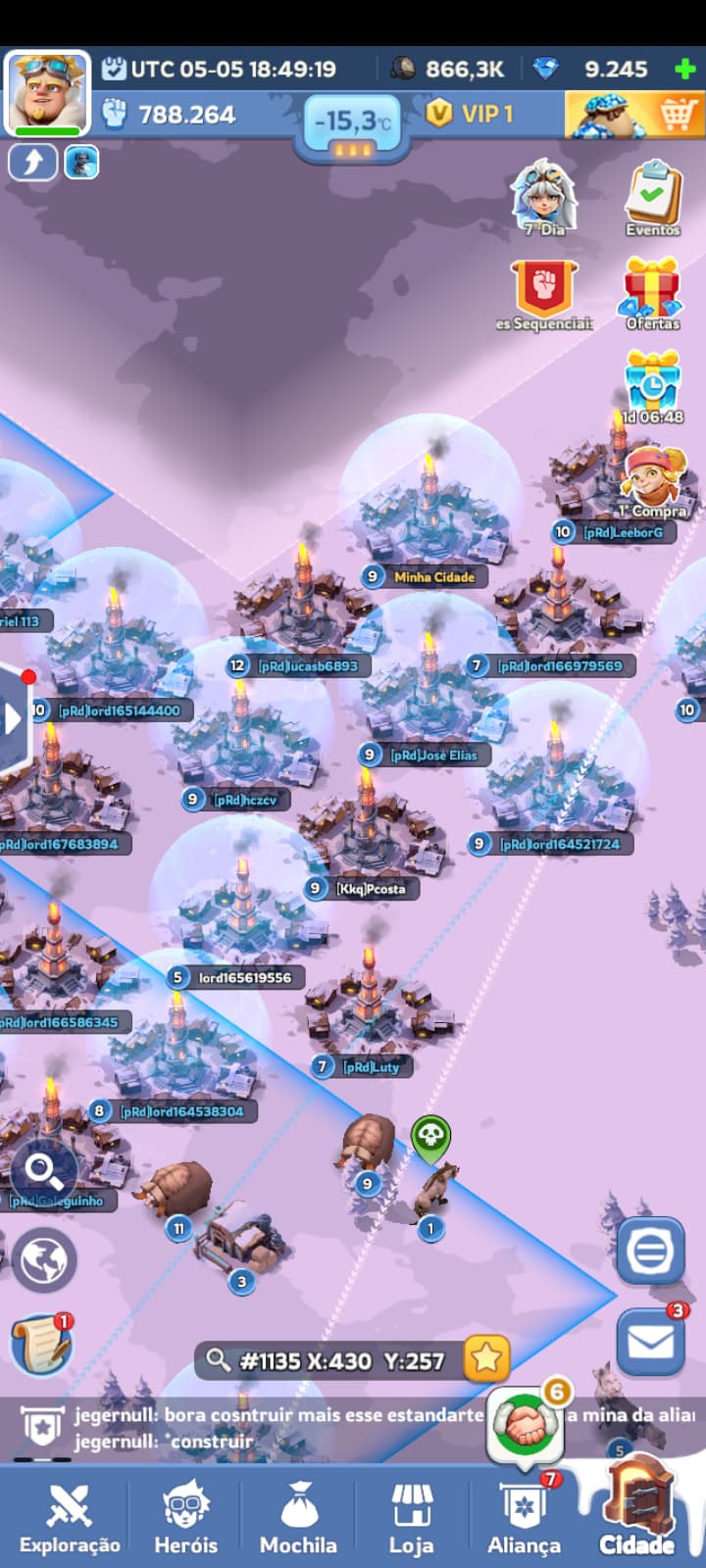The image size is (706, 1568).
Task: Open the Aliança tab
Action: pyautogui.click(x=525, y=1517)
